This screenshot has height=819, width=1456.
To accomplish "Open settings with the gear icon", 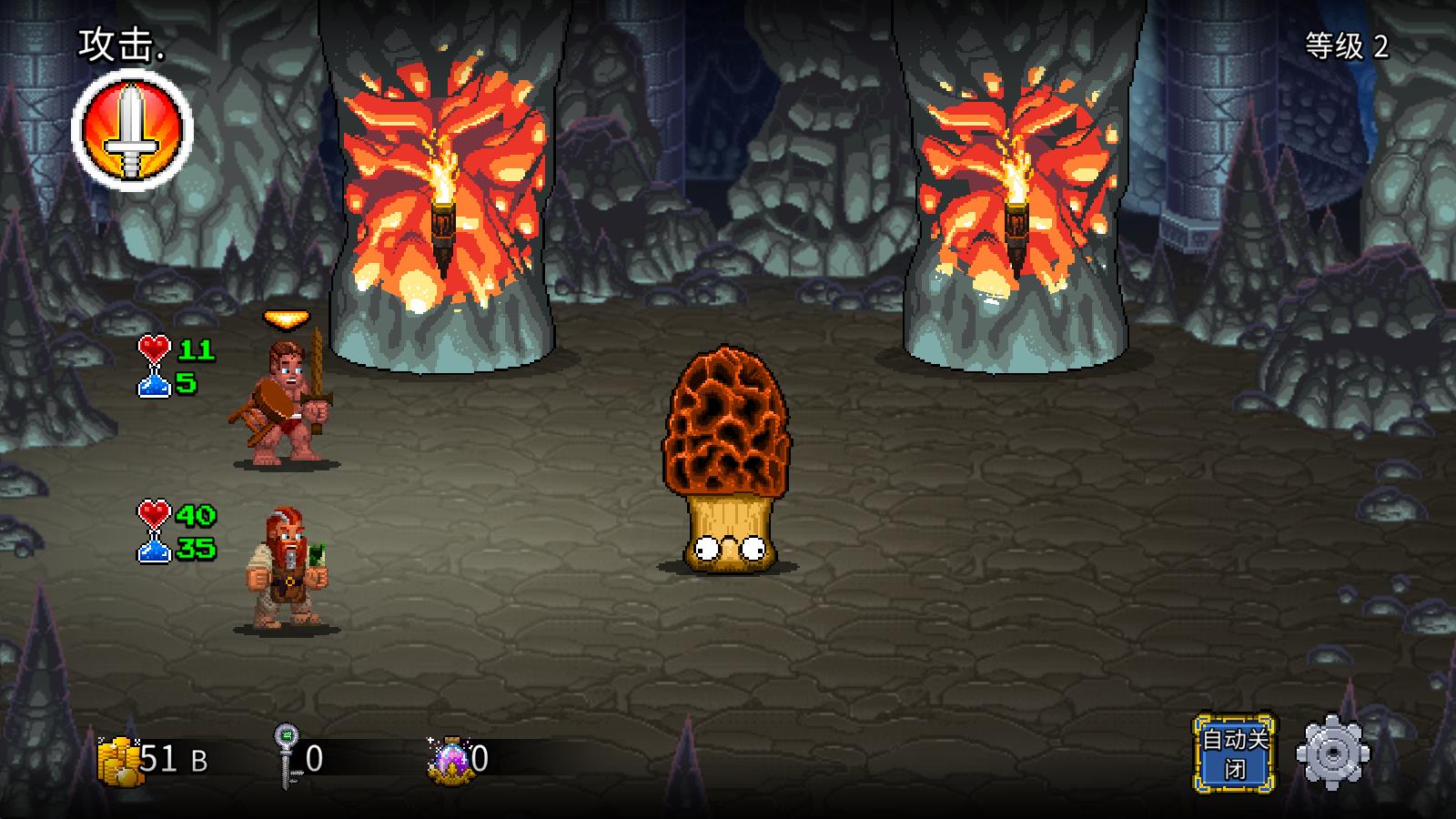I will coord(1332,753).
